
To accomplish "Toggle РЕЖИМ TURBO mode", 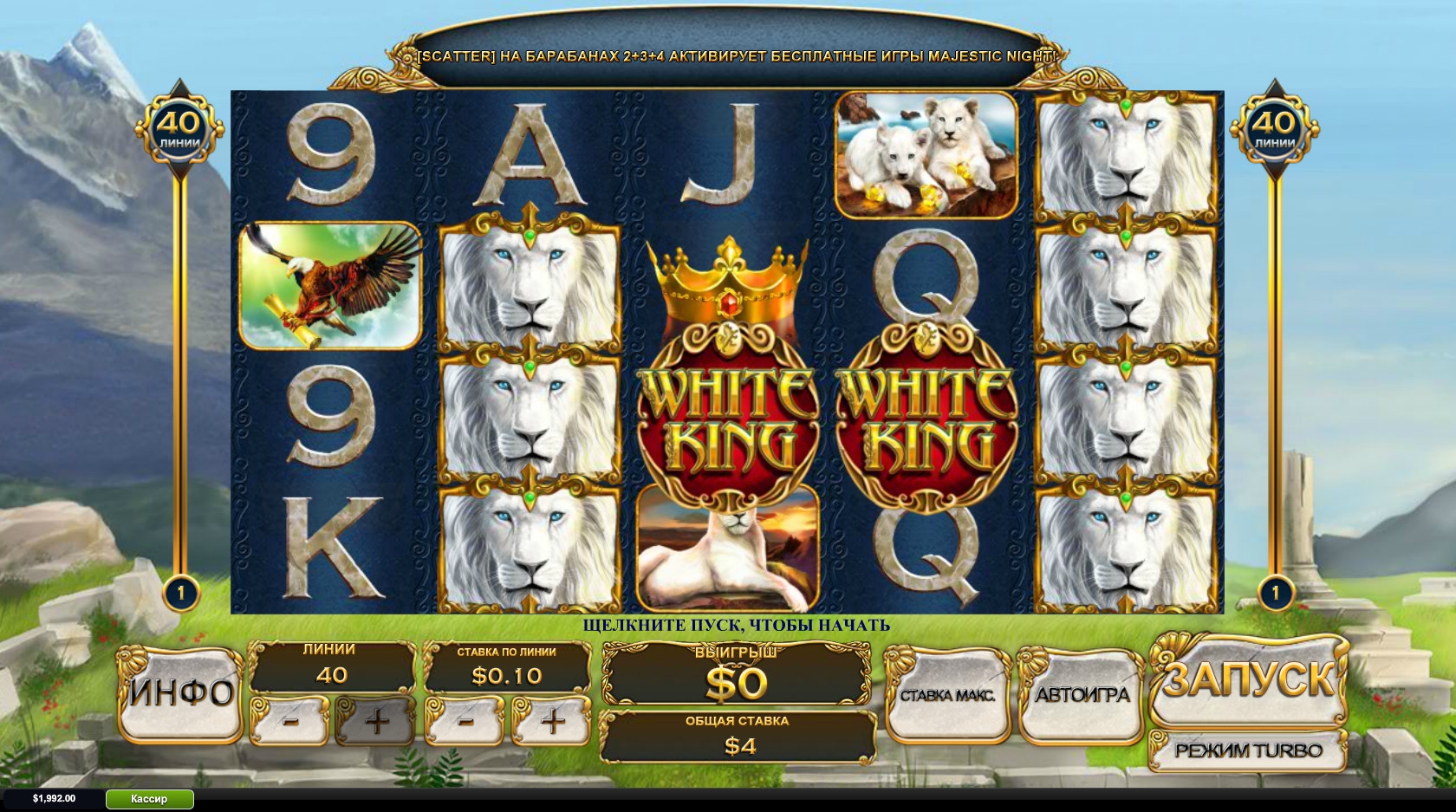I will point(1247,750).
